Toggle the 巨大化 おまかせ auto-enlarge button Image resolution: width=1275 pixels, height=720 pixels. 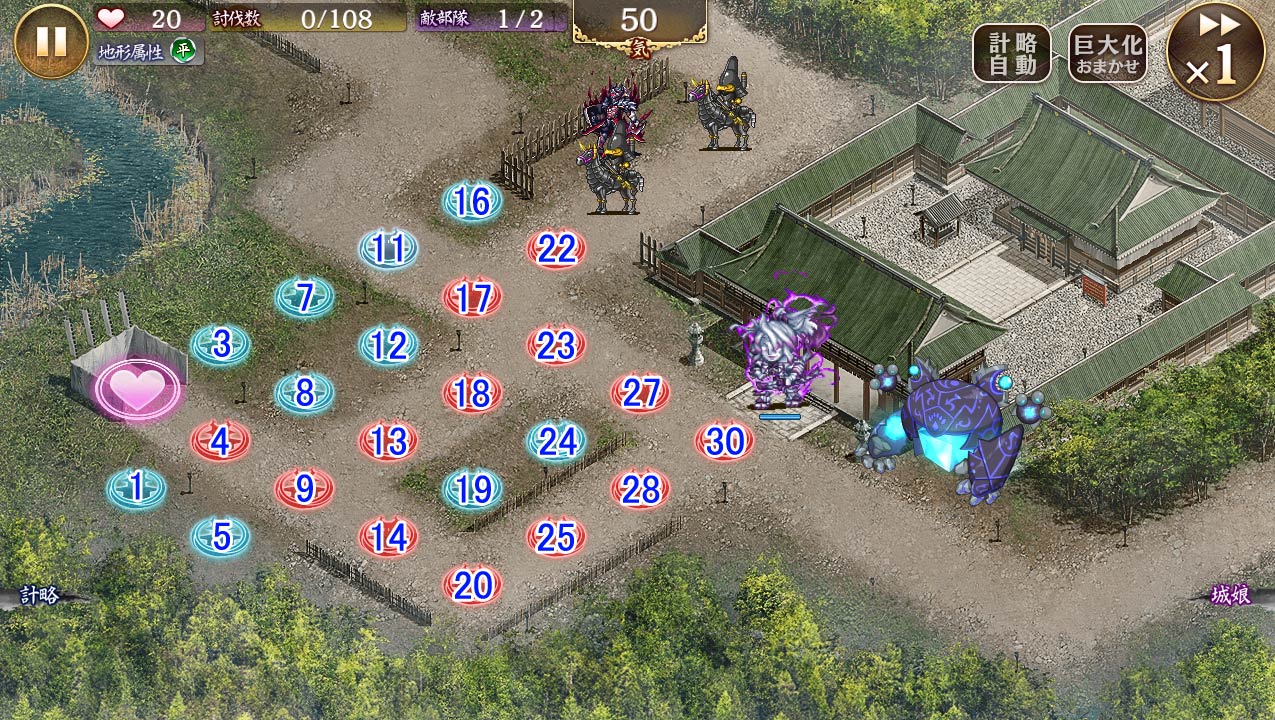(x=1107, y=53)
